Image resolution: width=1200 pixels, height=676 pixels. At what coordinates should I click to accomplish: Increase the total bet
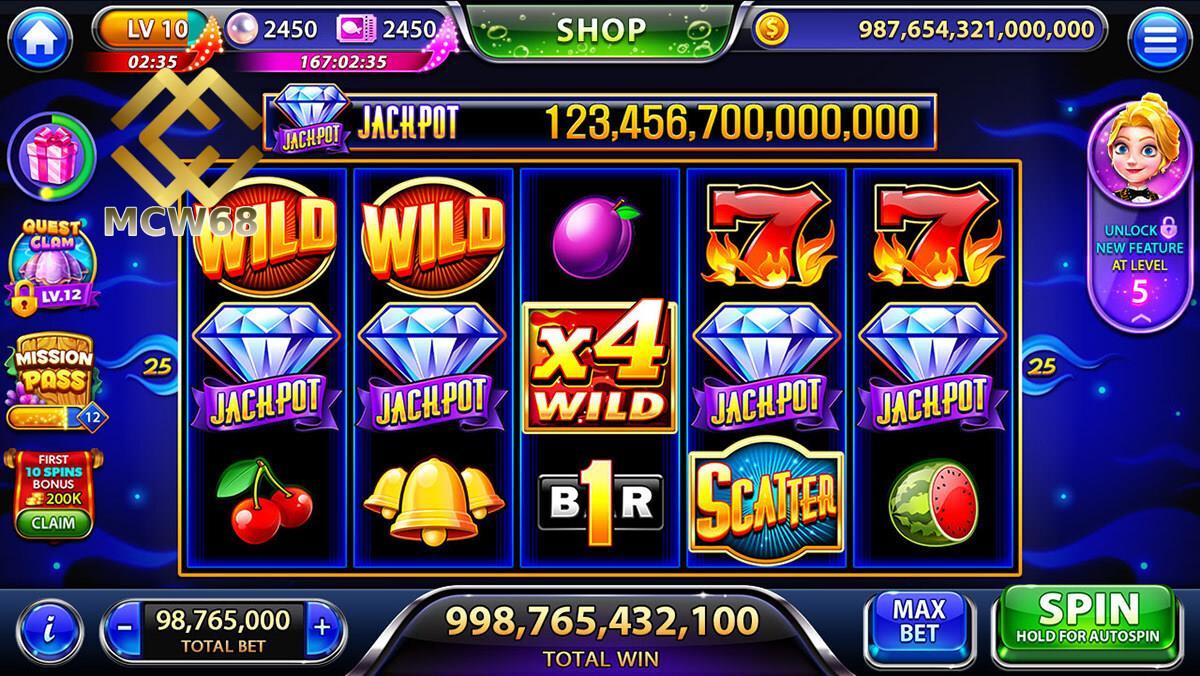click(x=321, y=628)
